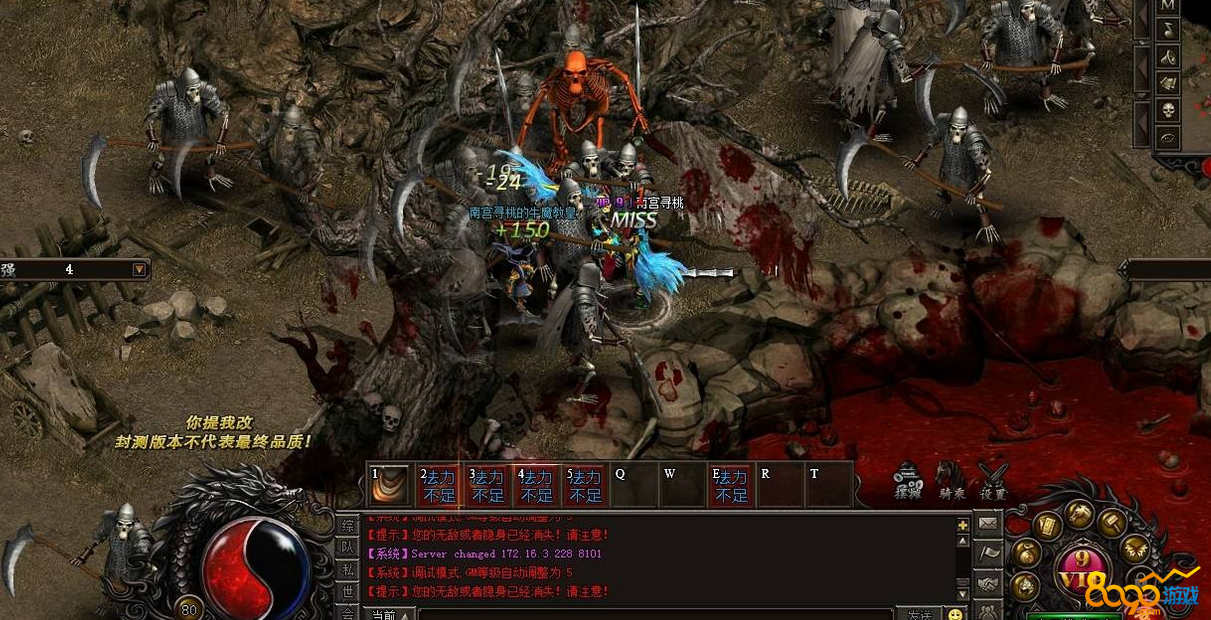Open 设置 settings with crossed swords icon
The width and height of the screenshot is (1211, 620).
click(993, 480)
